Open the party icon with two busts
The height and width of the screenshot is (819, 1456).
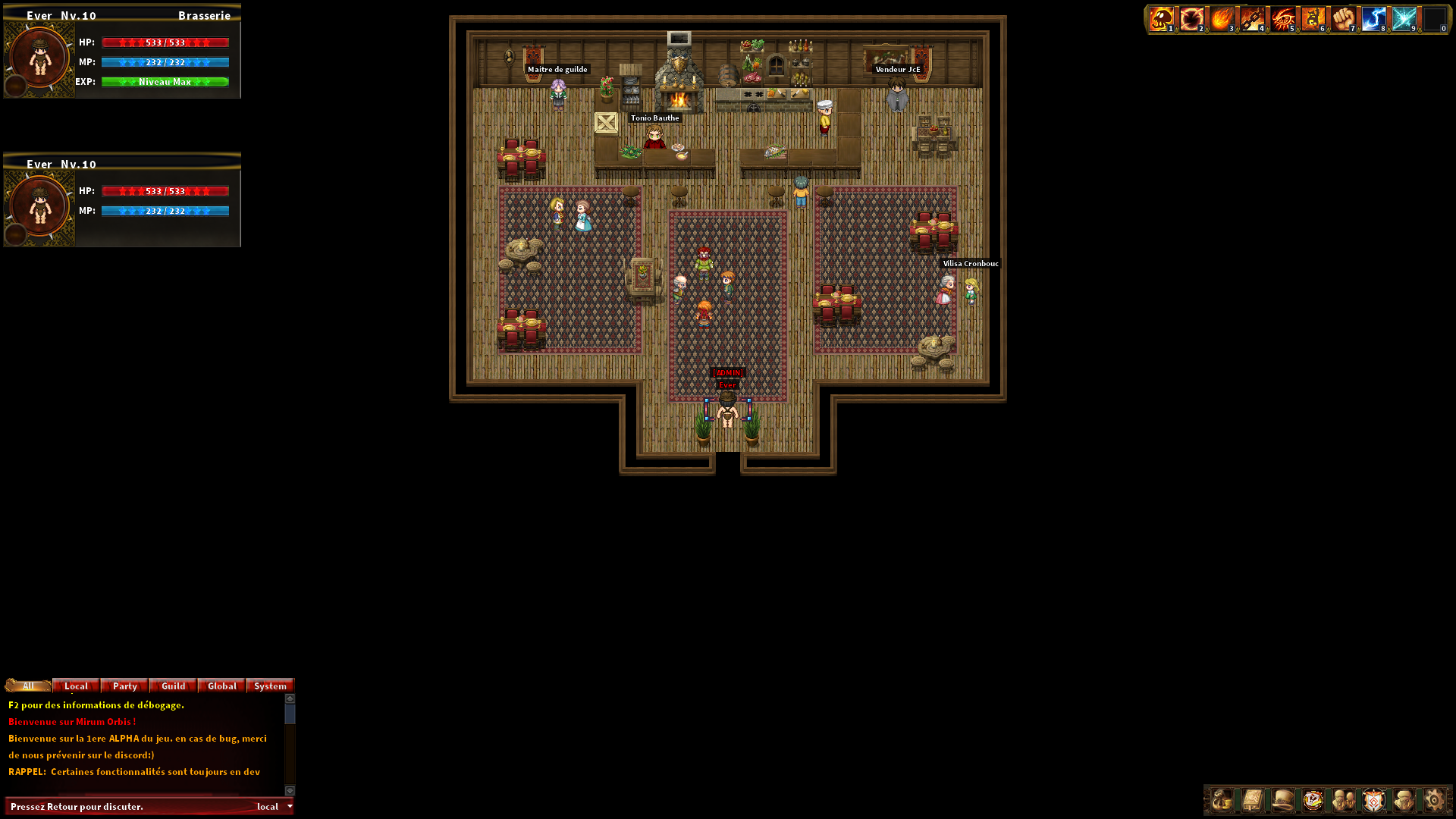click(x=1344, y=801)
